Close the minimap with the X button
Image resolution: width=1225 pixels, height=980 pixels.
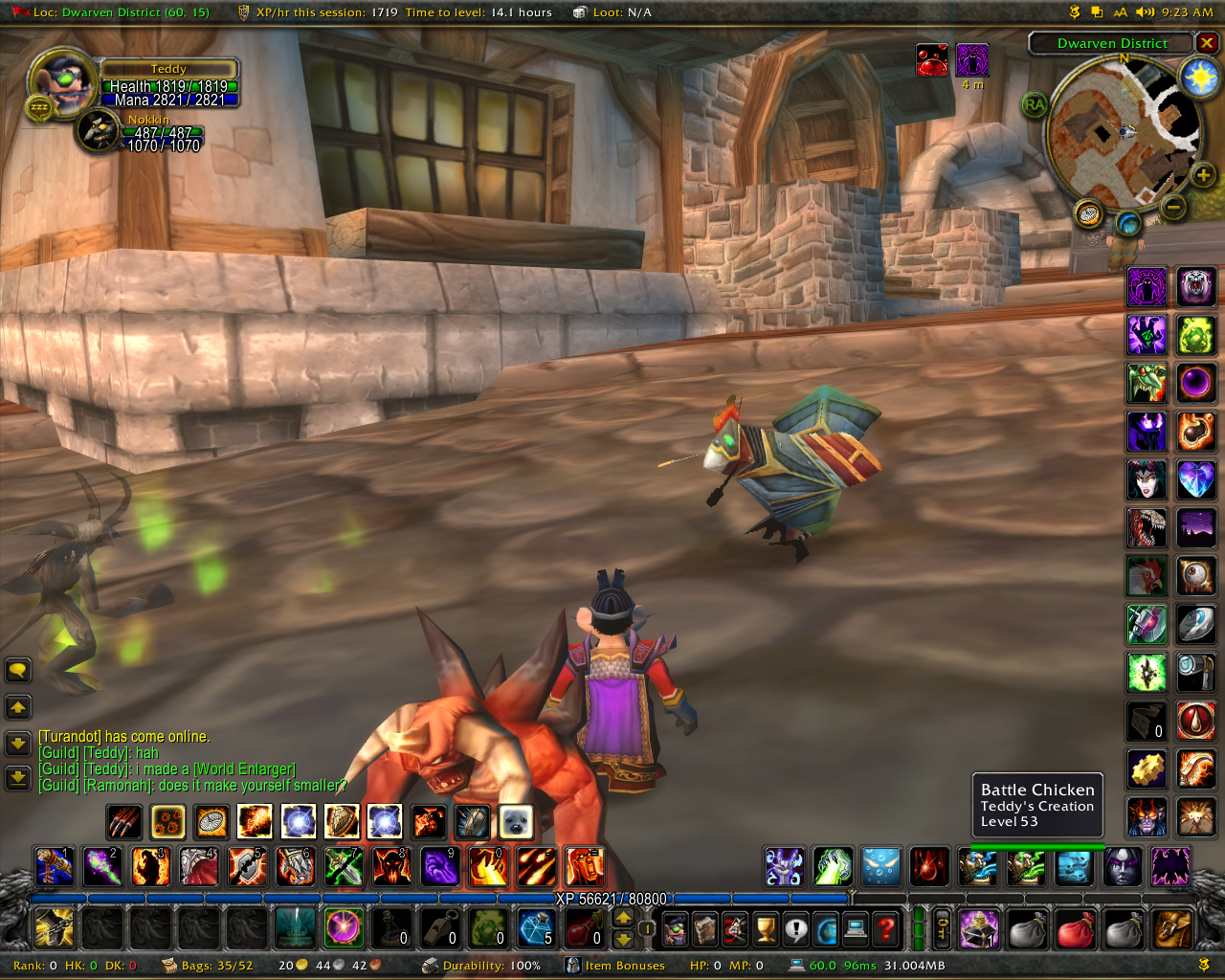(1208, 43)
